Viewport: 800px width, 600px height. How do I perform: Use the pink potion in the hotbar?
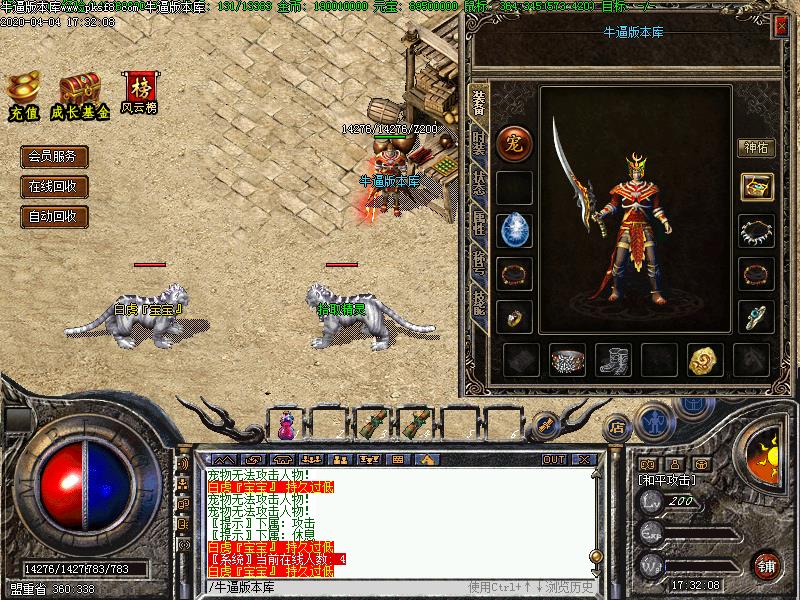287,425
